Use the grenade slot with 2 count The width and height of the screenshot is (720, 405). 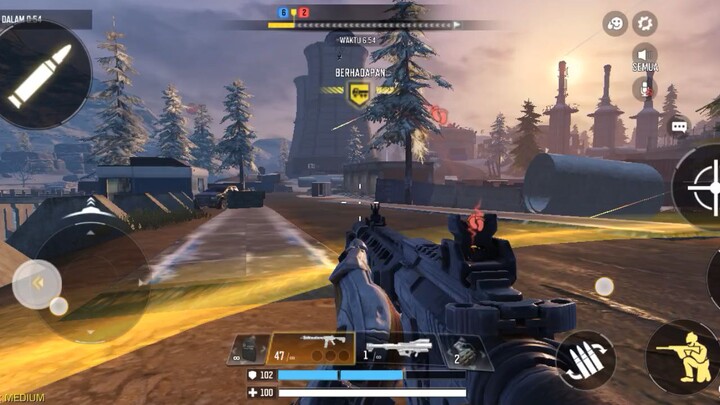[x=465, y=351]
